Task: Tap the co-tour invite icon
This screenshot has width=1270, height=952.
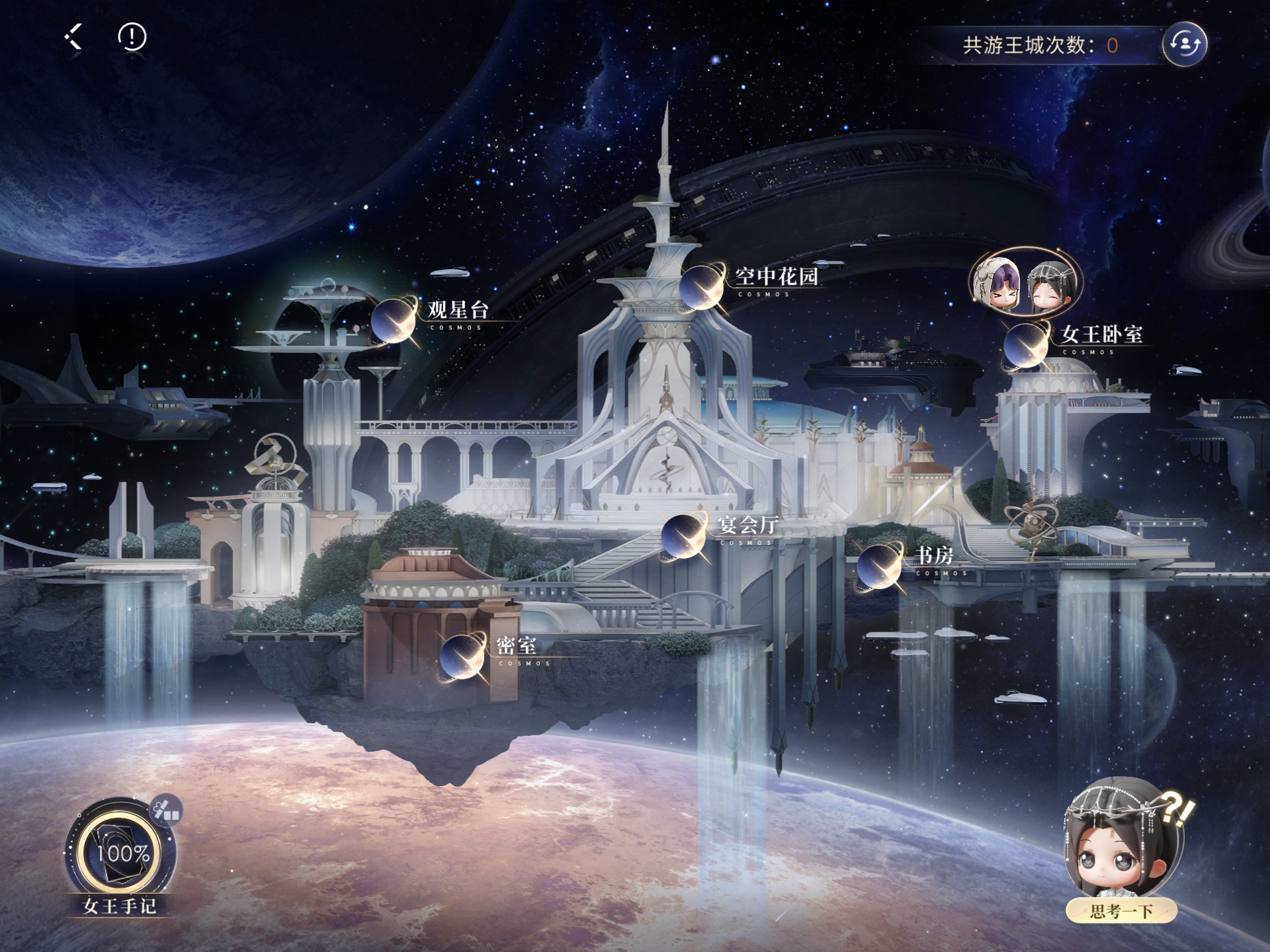Action: tap(1184, 44)
